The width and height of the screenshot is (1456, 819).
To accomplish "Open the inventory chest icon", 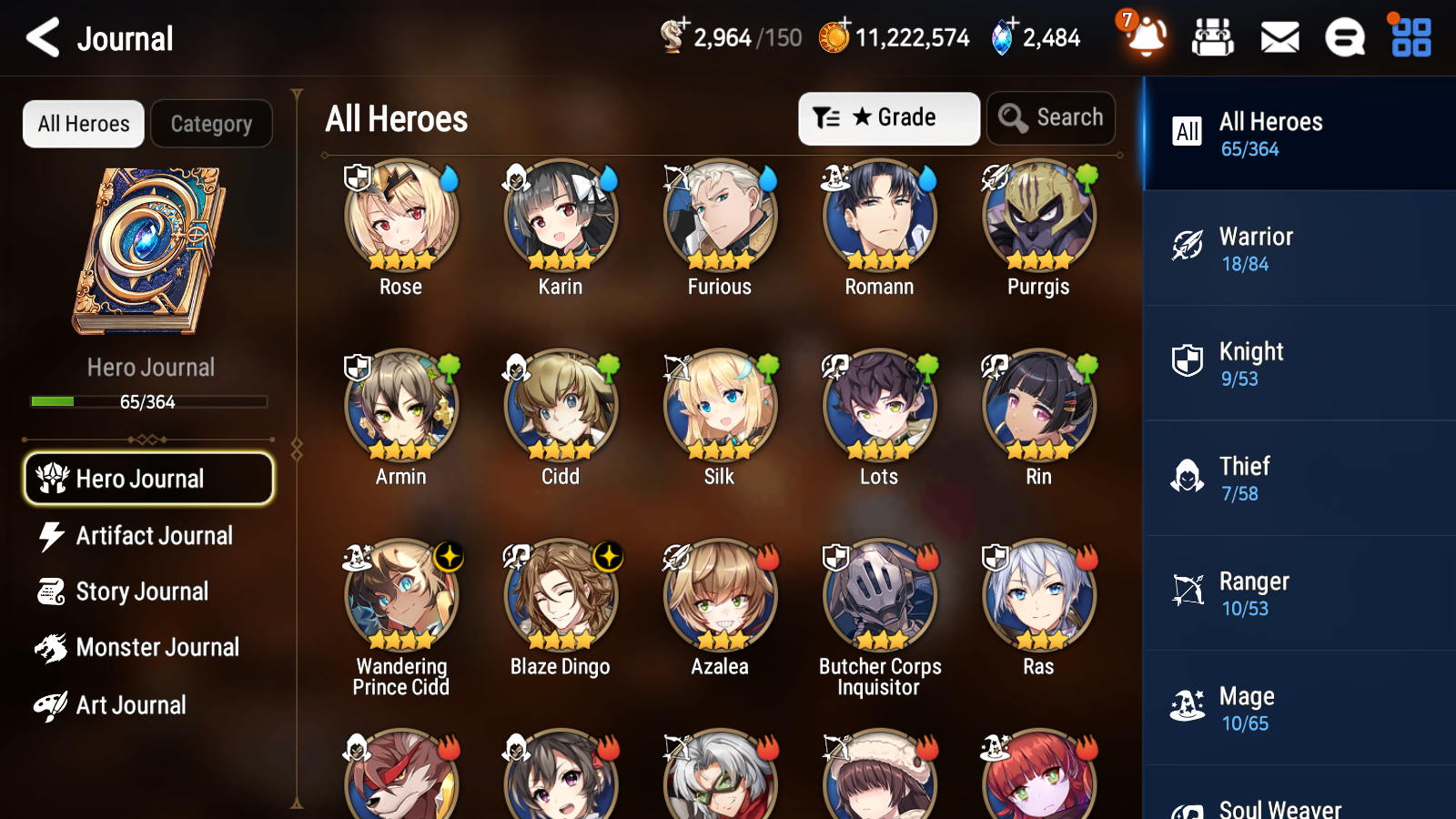I will click(x=1213, y=37).
